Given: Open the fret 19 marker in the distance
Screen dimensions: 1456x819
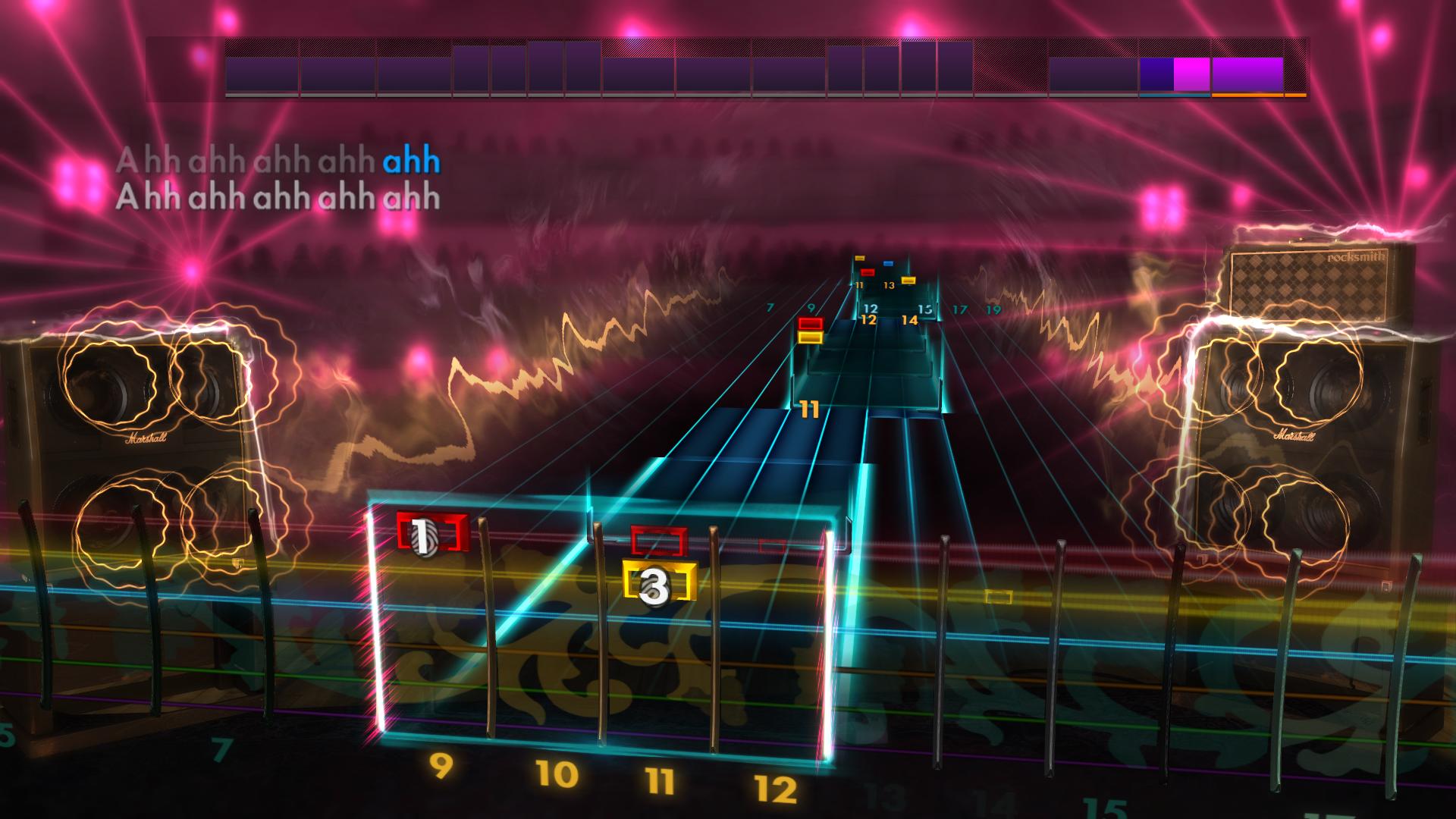Looking at the screenshot, I should (x=993, y=310).
